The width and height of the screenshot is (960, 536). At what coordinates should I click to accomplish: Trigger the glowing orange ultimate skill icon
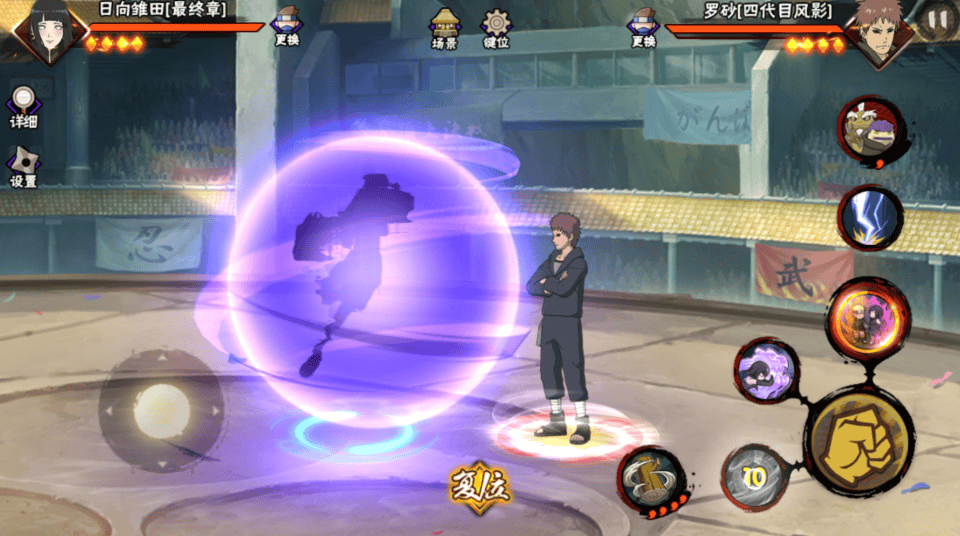(x=867, y=316)
